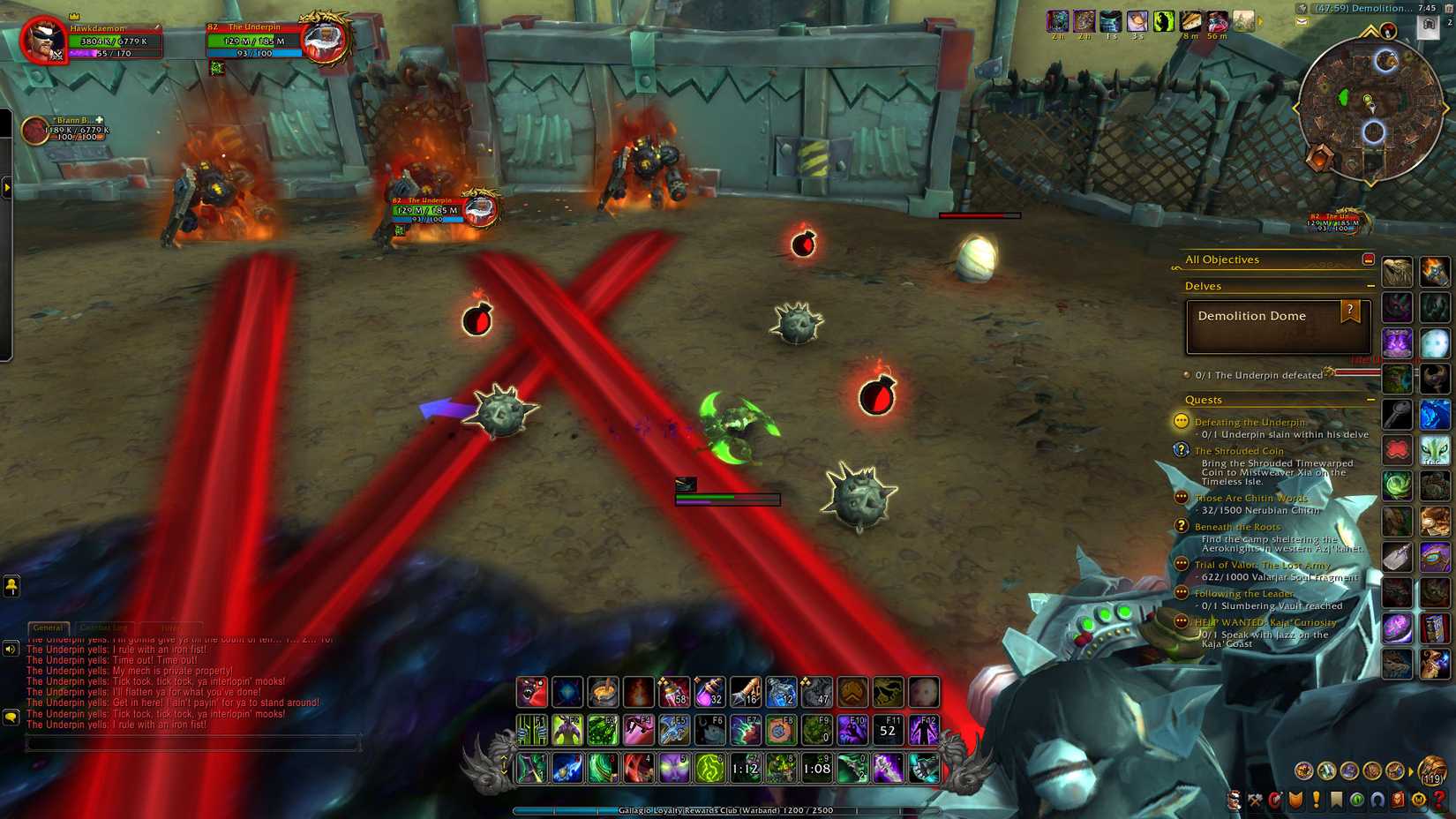Click The Shrouded Coin quest link

pyautogui.click(x=1238, y=451)
